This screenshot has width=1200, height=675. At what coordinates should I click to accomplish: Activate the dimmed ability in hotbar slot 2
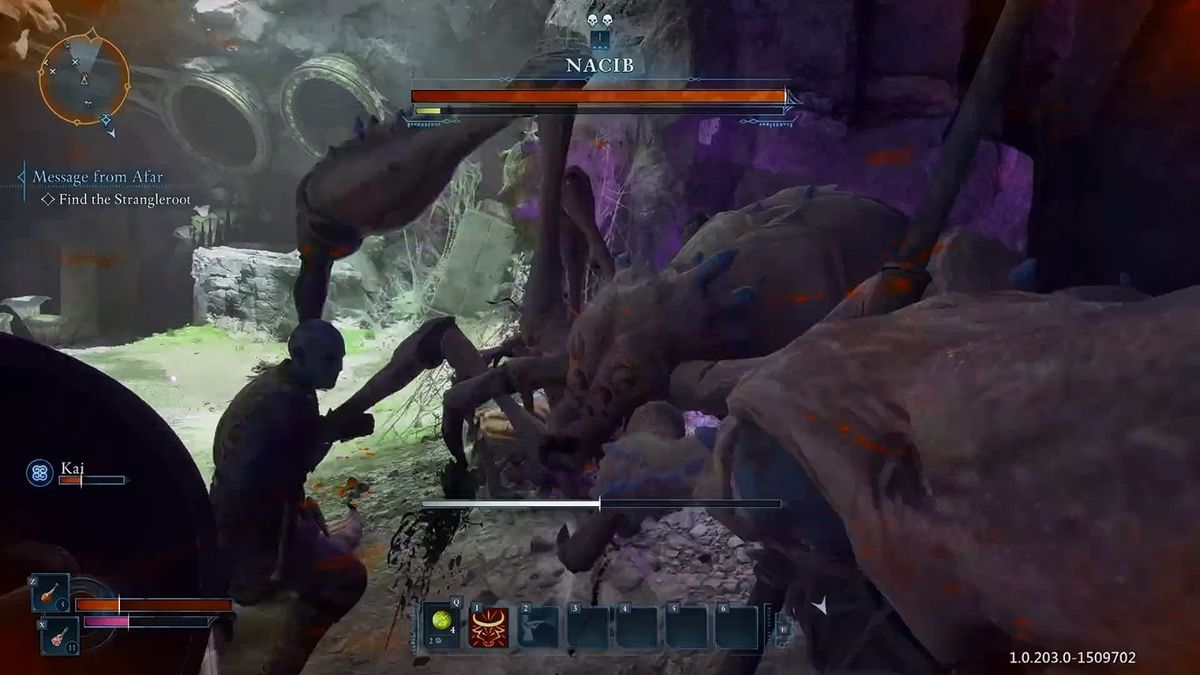(x=539, y=627)
